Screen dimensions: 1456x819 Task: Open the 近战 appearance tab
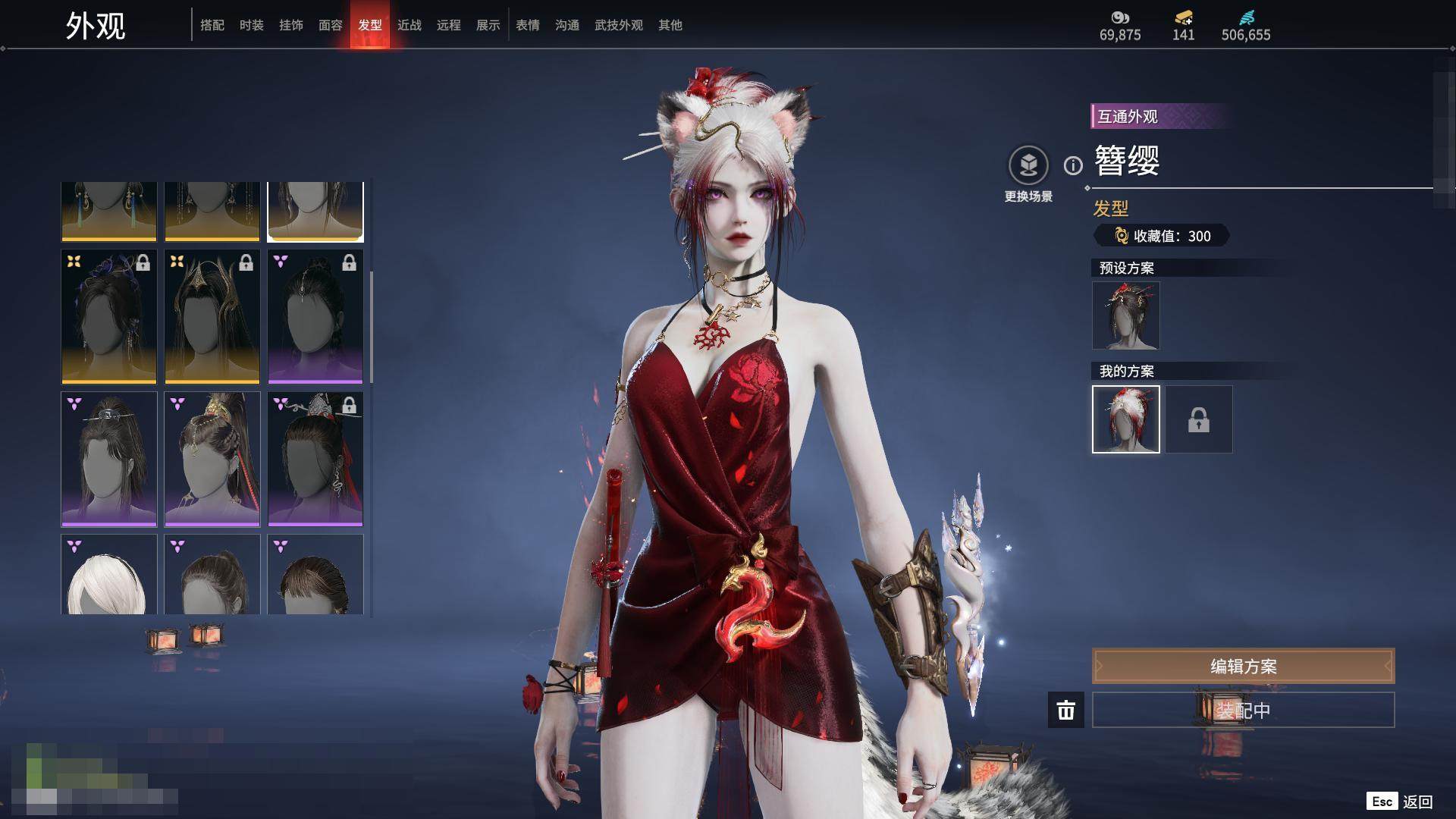click(409, 25)
